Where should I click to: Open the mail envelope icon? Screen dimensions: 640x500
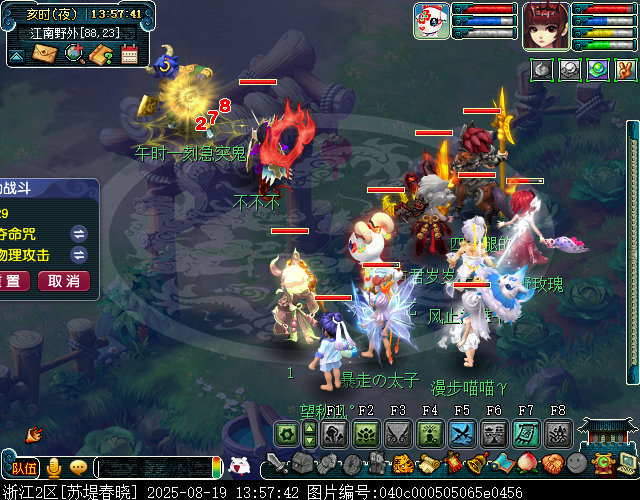click(45, 54)
